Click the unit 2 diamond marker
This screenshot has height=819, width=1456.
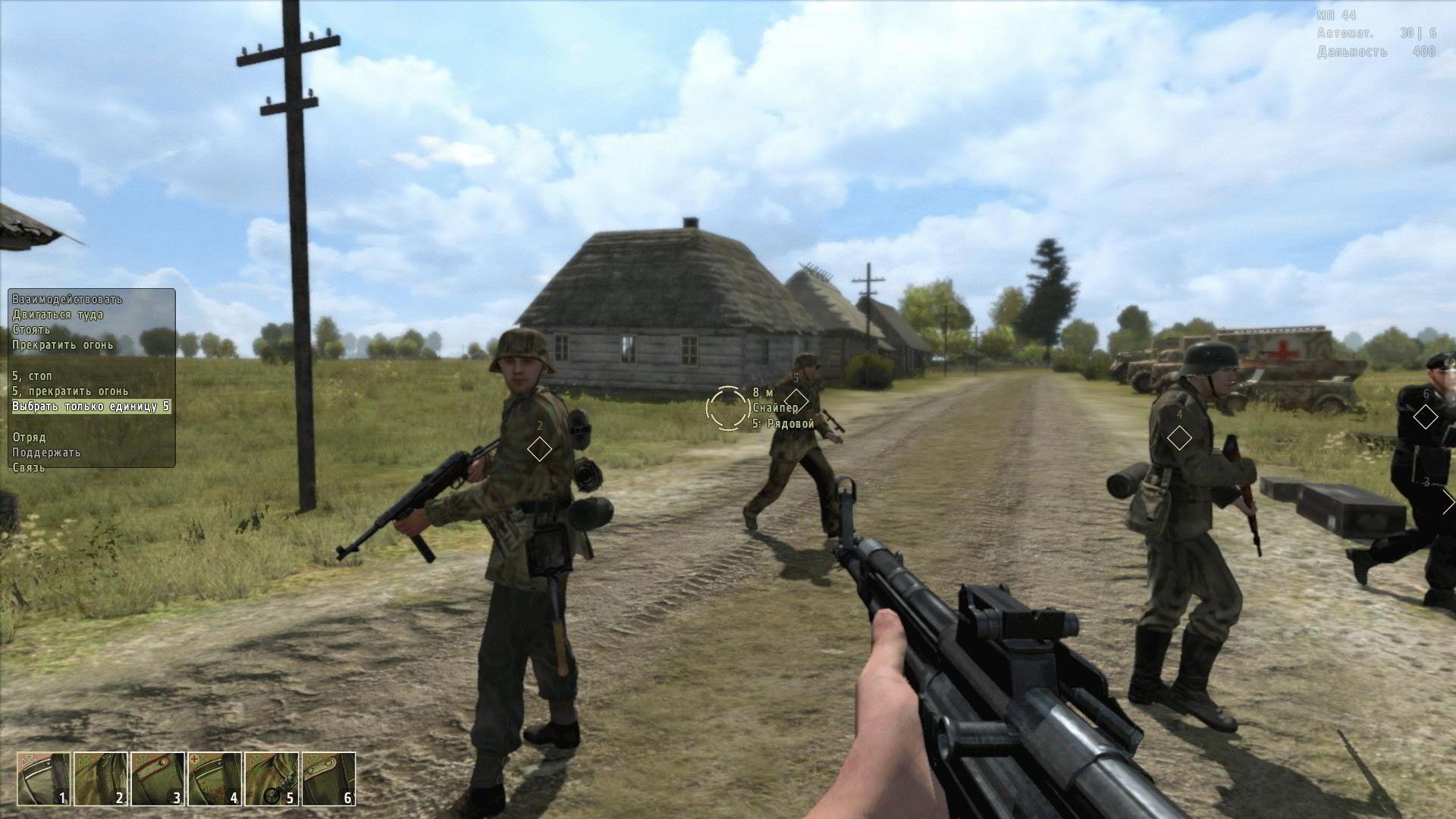click(x=539, y=449)
